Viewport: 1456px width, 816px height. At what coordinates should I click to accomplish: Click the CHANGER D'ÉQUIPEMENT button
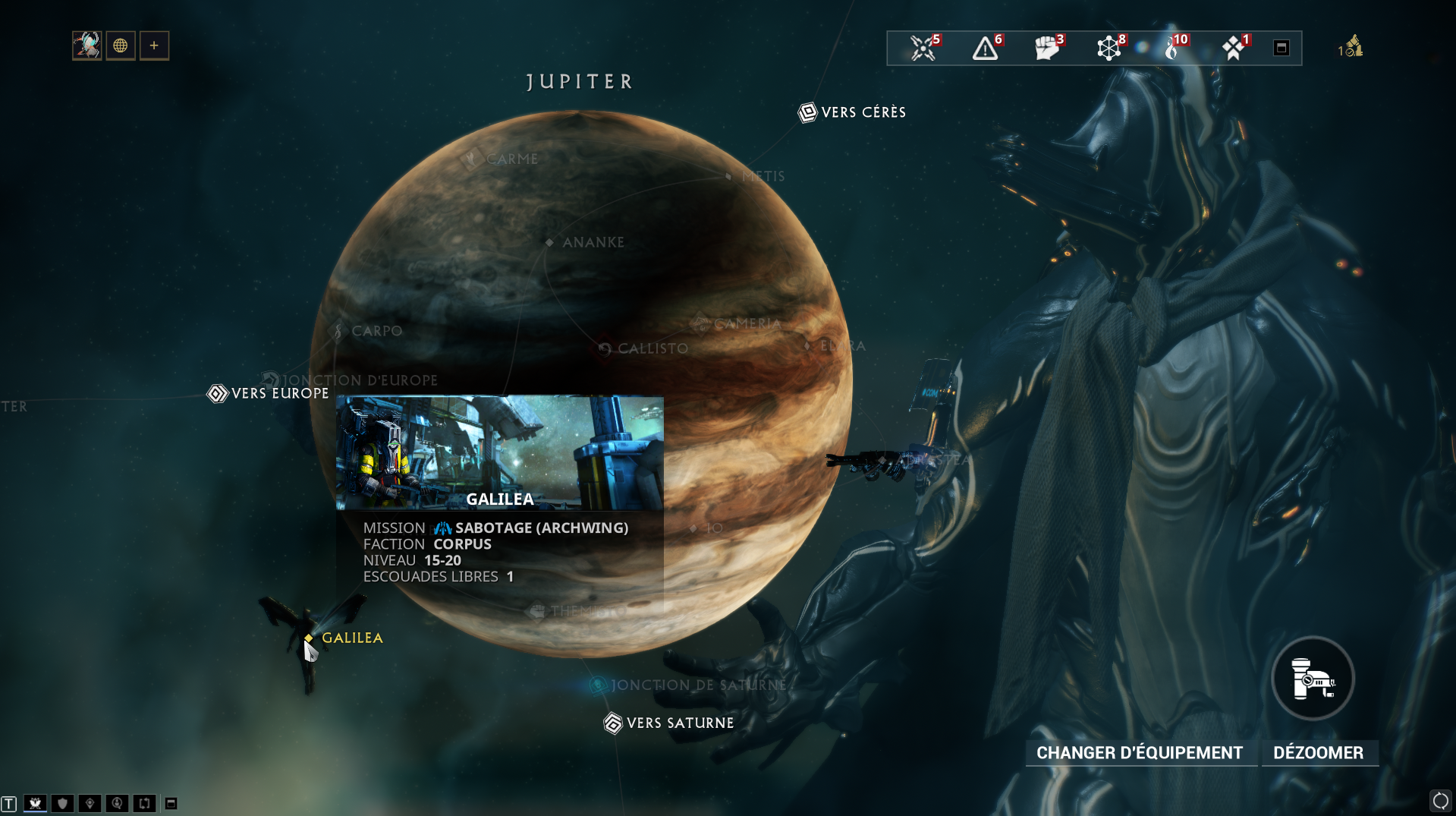pos(1140,752)
